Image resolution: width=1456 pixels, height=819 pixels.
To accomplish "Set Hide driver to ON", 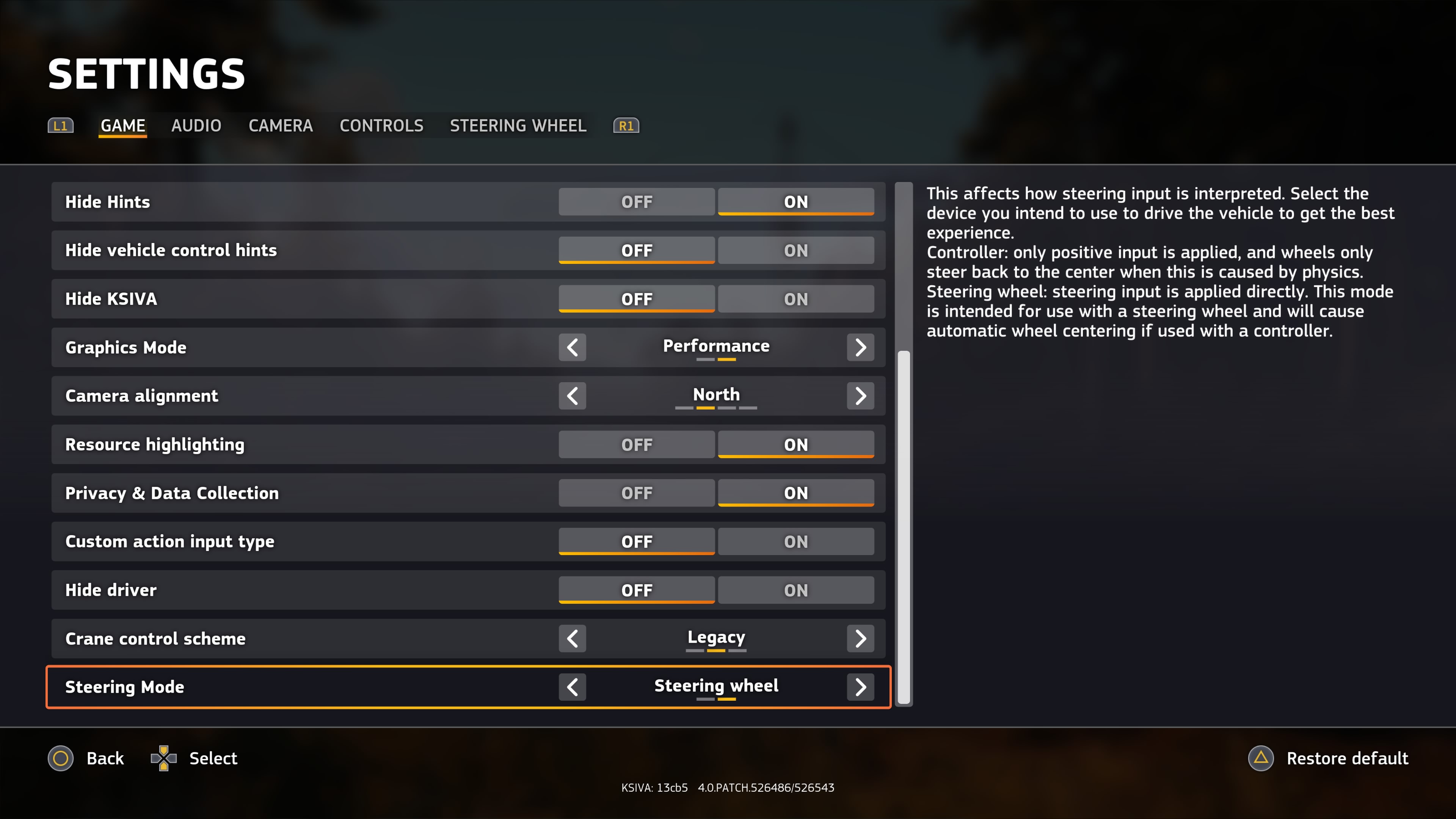I will (795, 590).
